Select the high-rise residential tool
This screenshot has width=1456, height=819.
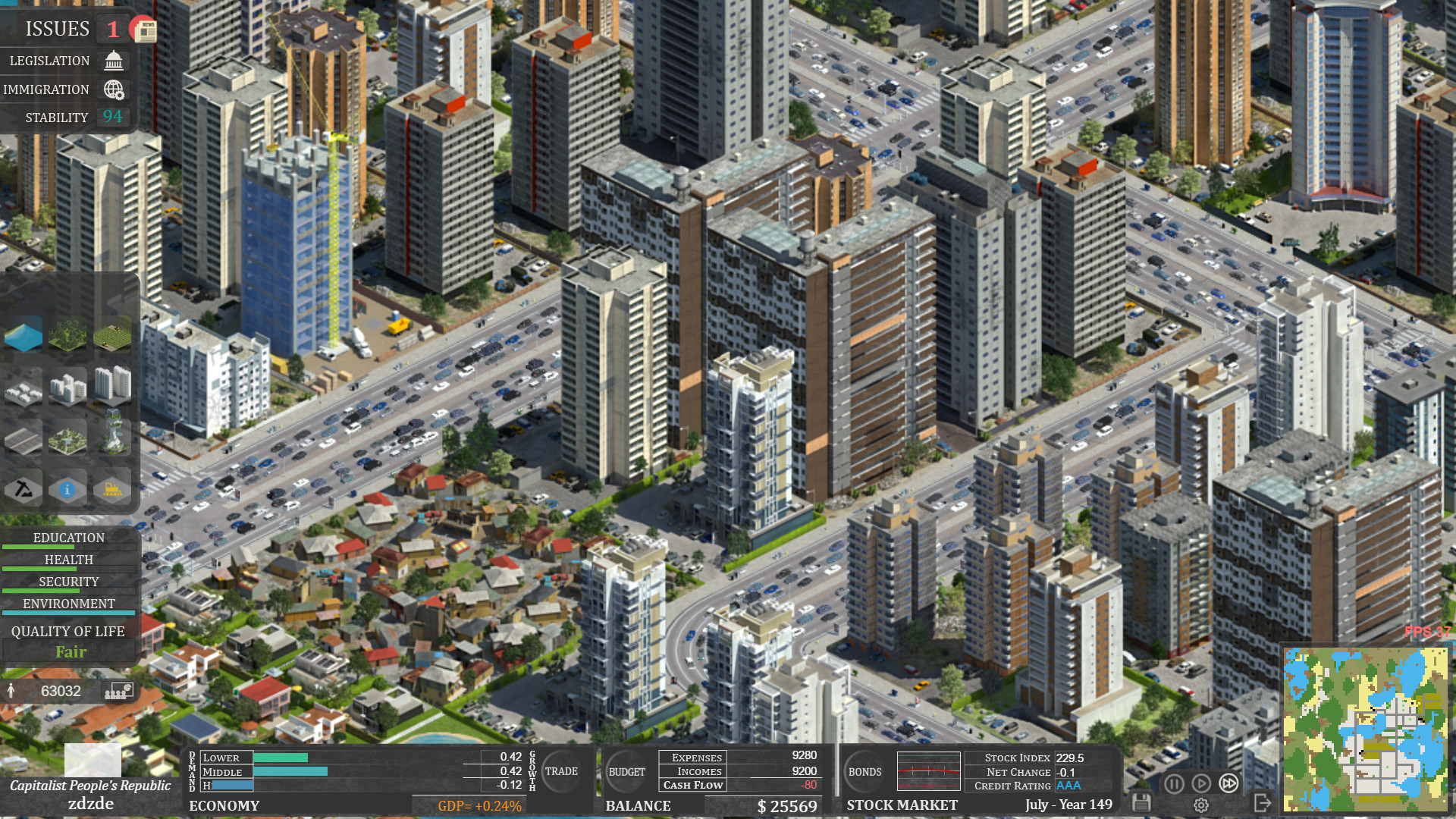112,387
